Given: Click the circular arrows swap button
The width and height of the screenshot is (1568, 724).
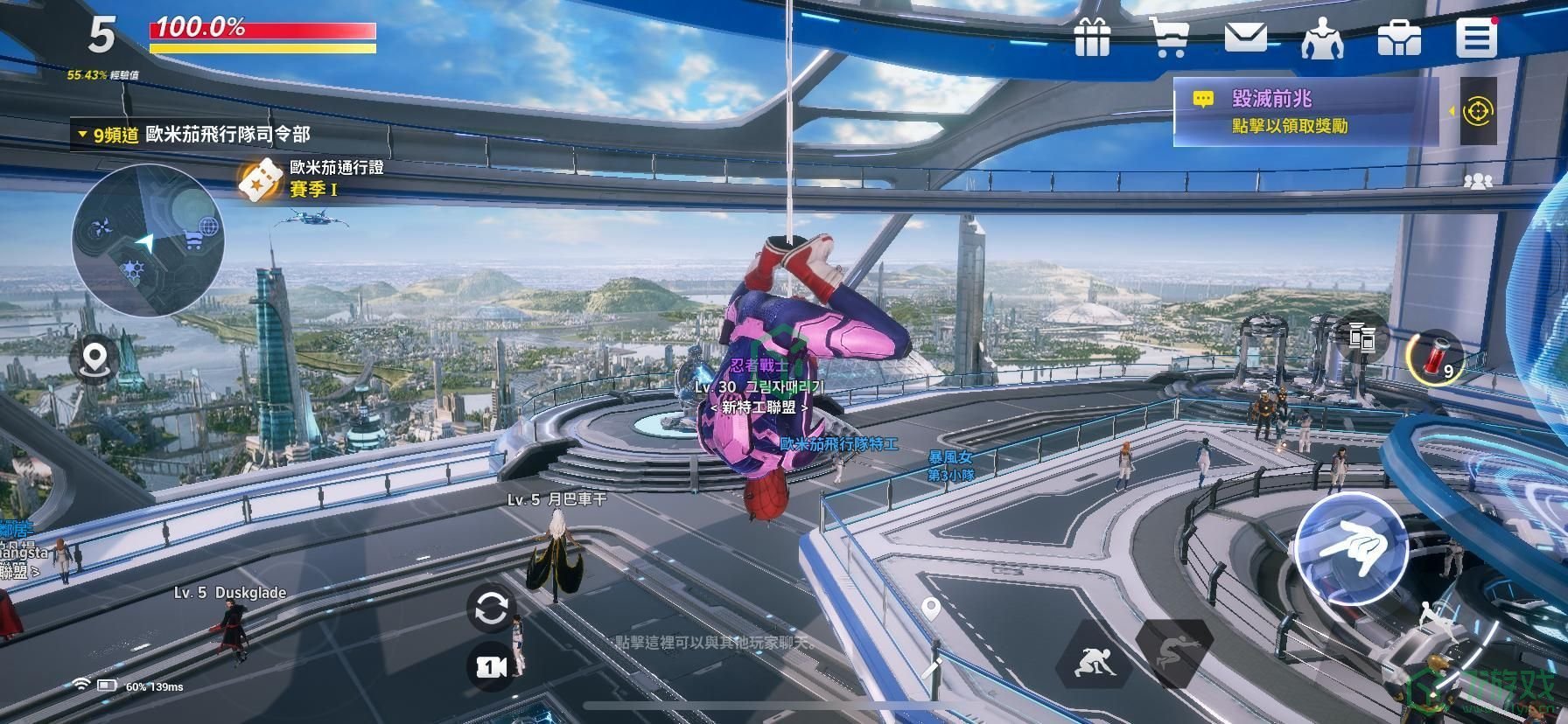Looking at the screenshot, I should tap(490, 609).
